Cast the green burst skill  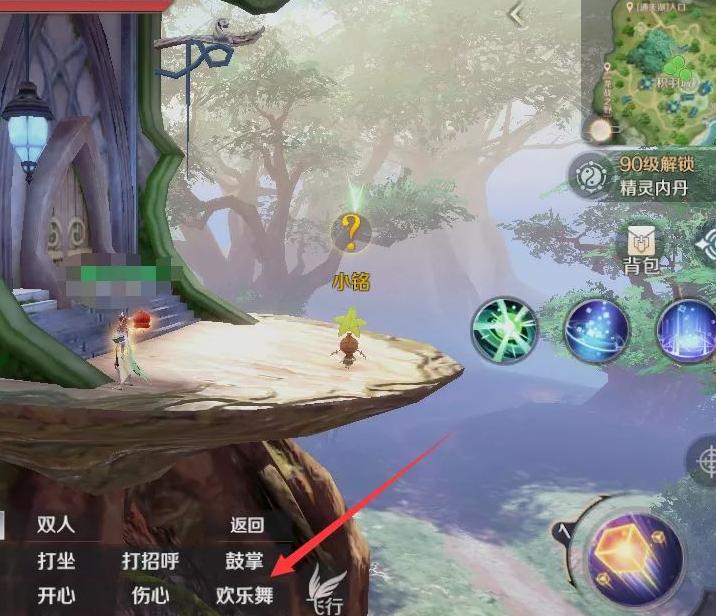pos(505,328)
